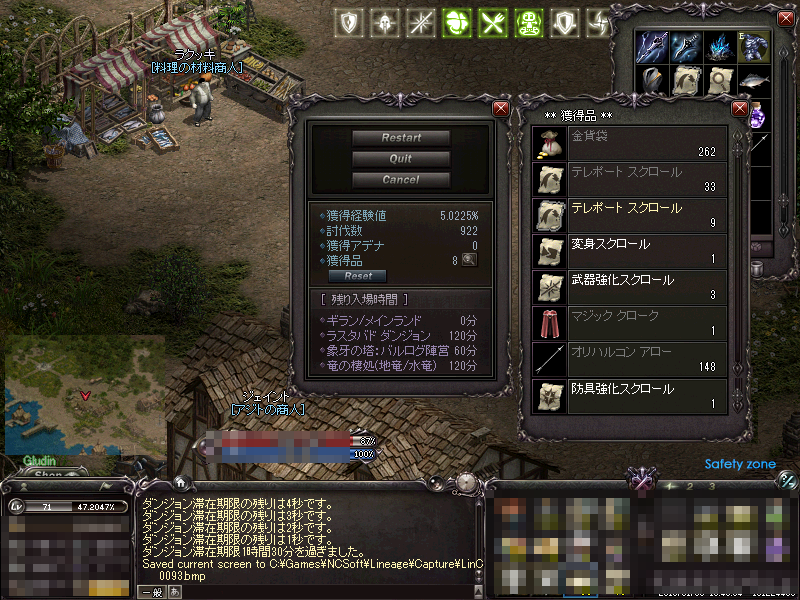Reset the hunting statistics
Viewport: 800px width, 600px height.
(358, 276)
